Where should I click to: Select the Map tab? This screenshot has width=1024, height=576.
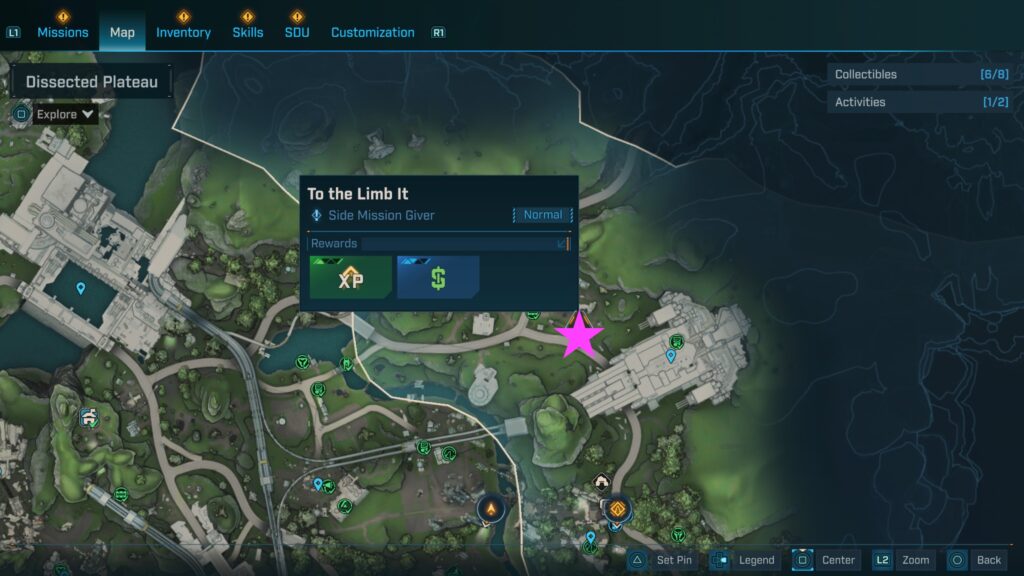[x=122, y=32]
